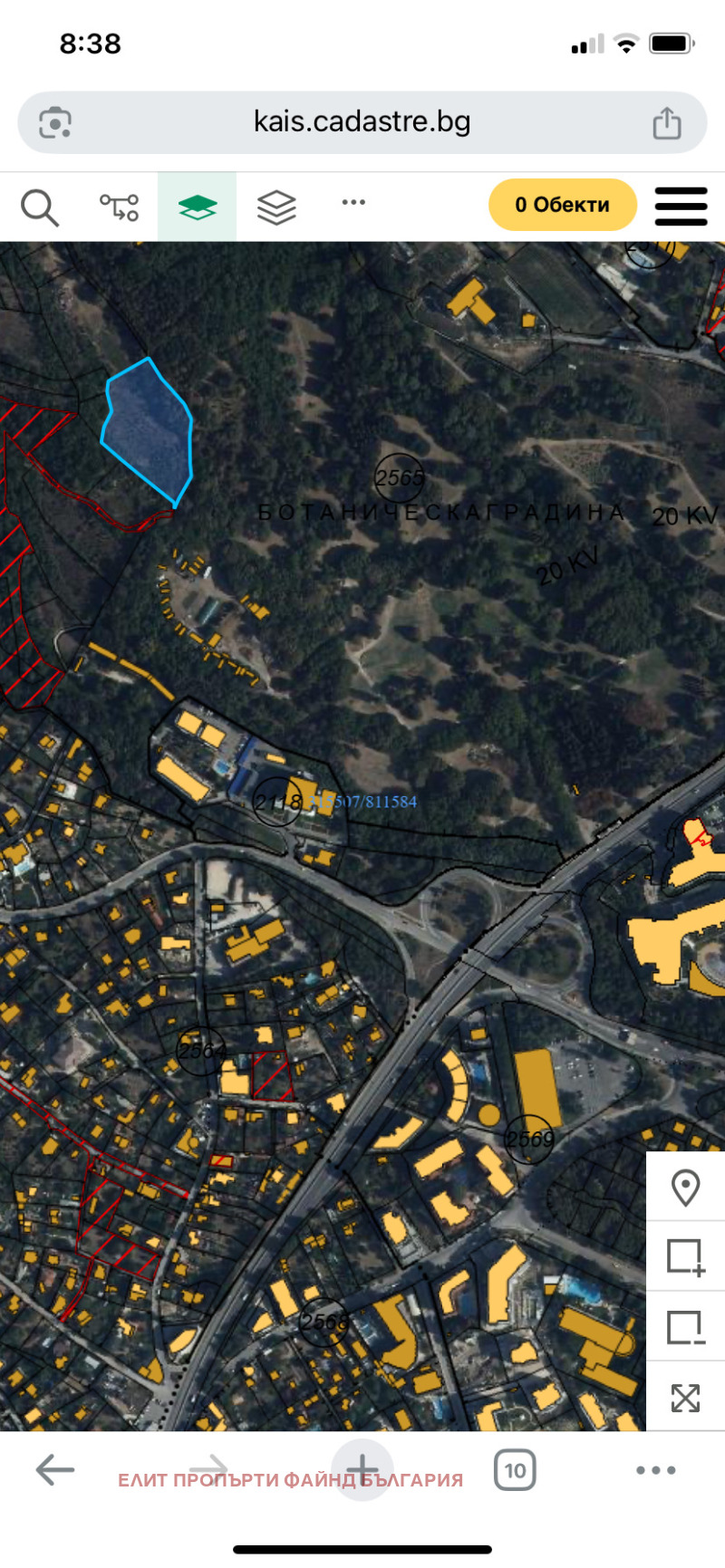725x1568 pixels.
Task: Open a new tab with plus button
Action: (362, 1470)
